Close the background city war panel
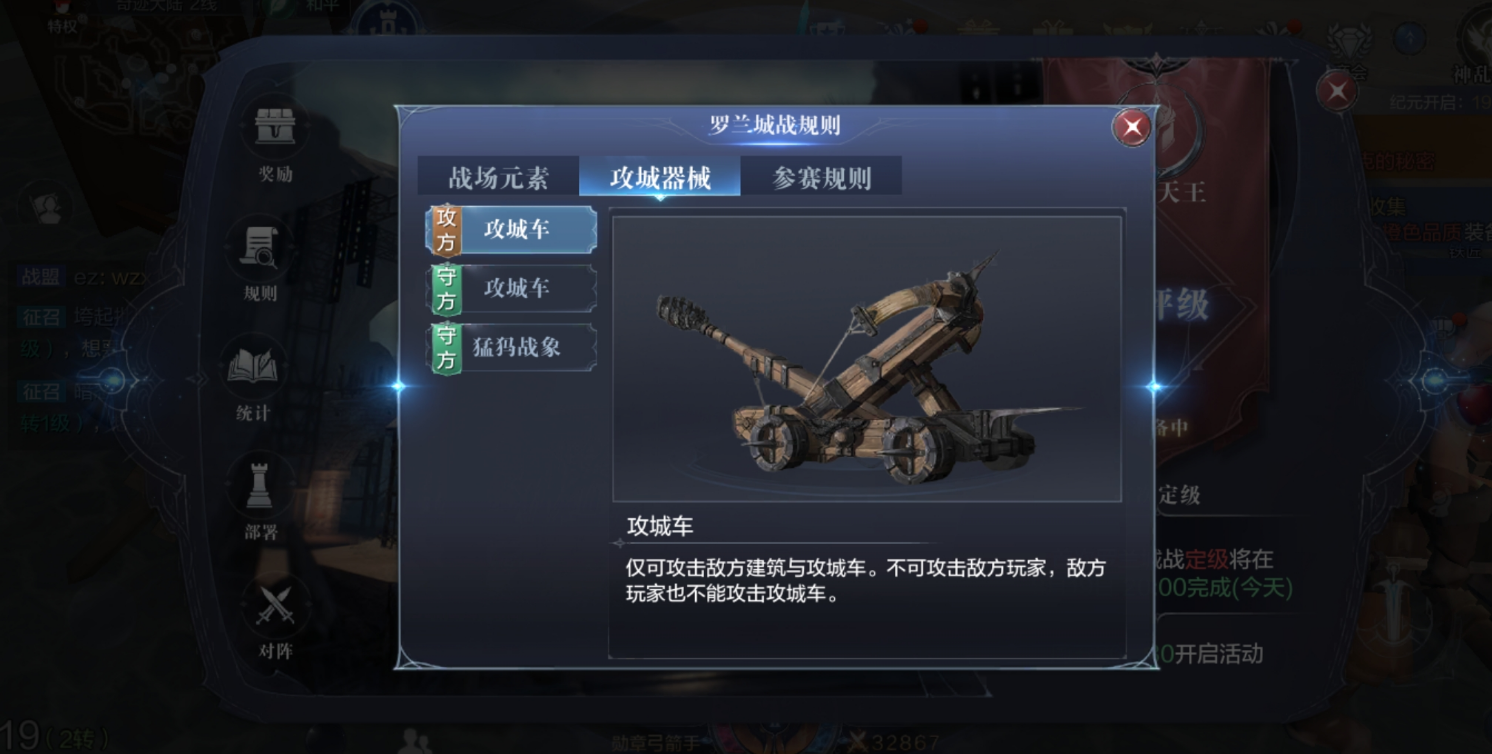1492x754 pixels. (x=1337, y=93)
